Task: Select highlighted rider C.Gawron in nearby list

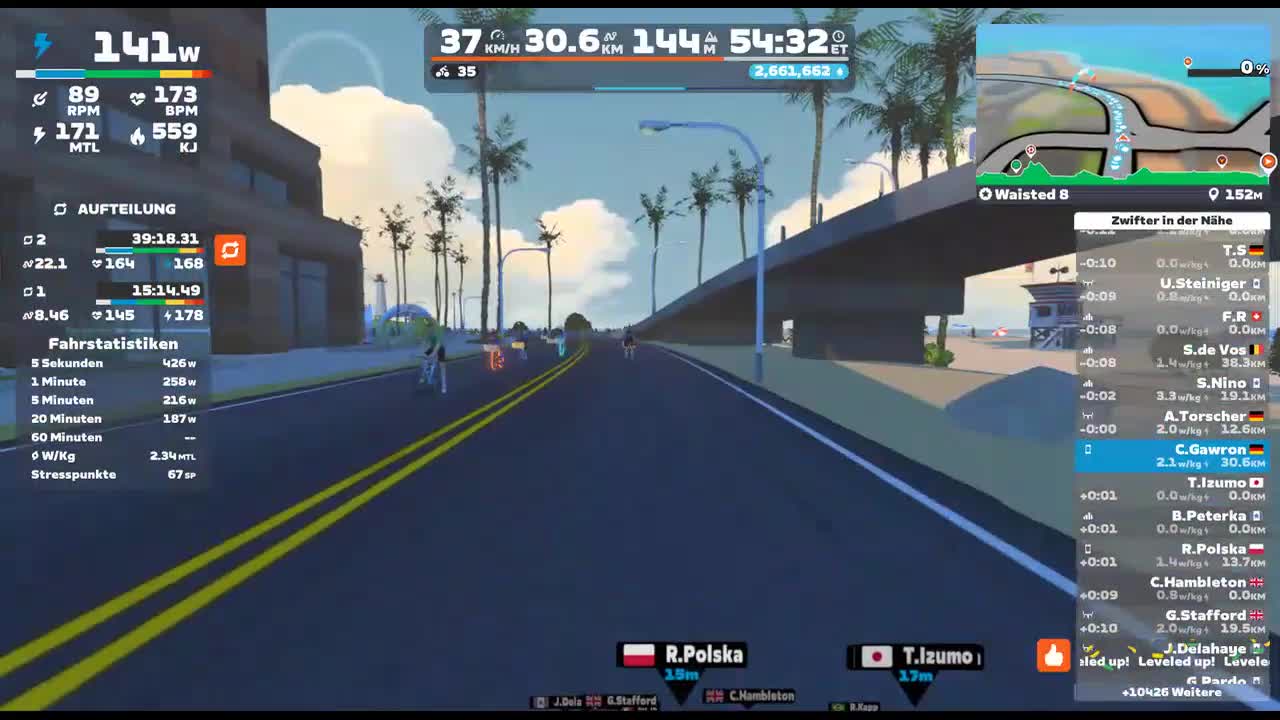Action: tap(1172, 455)
